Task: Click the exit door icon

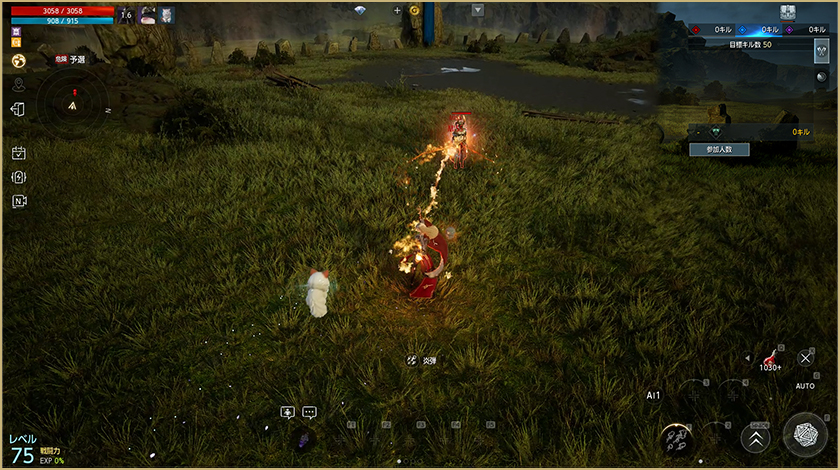Action: [18, 109]
